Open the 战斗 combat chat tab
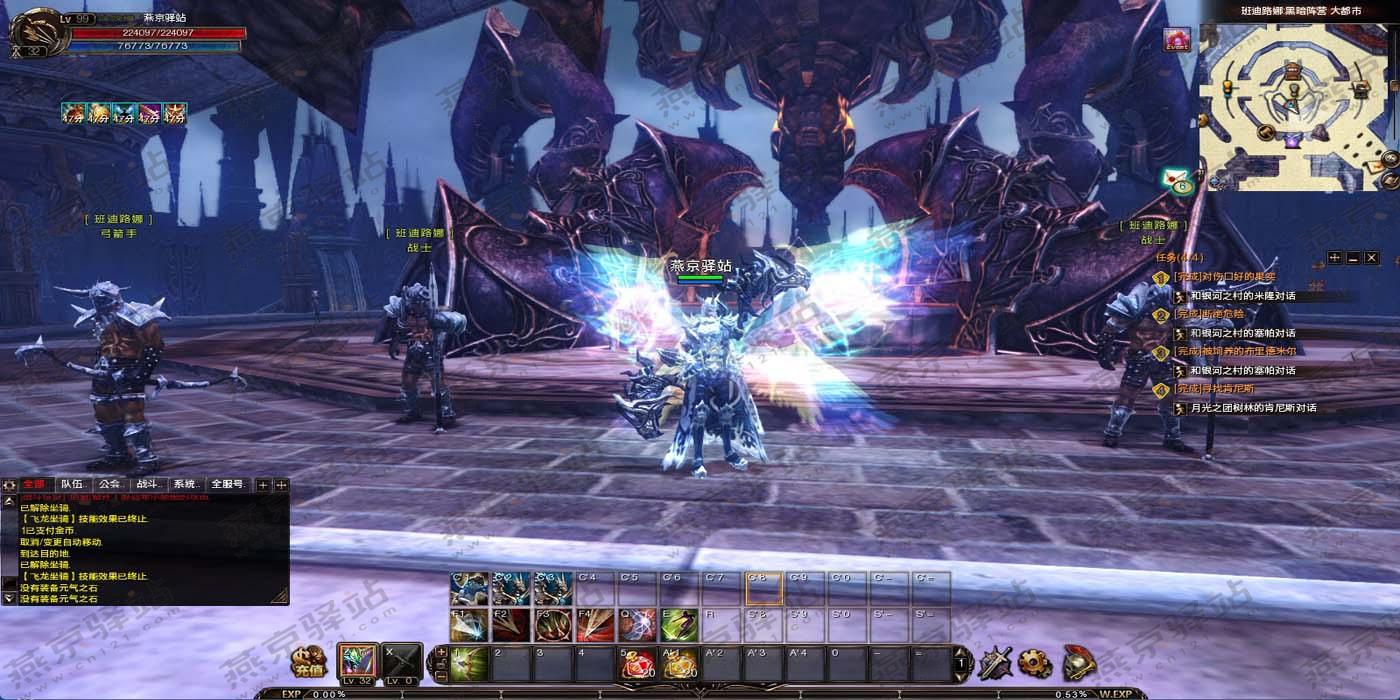 [x=147, y=485]
